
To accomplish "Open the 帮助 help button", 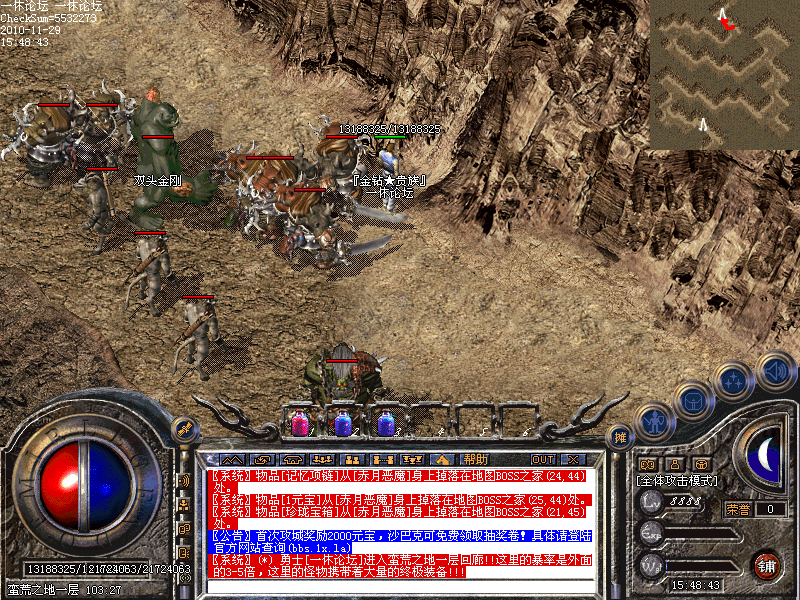I will point(475,458).
